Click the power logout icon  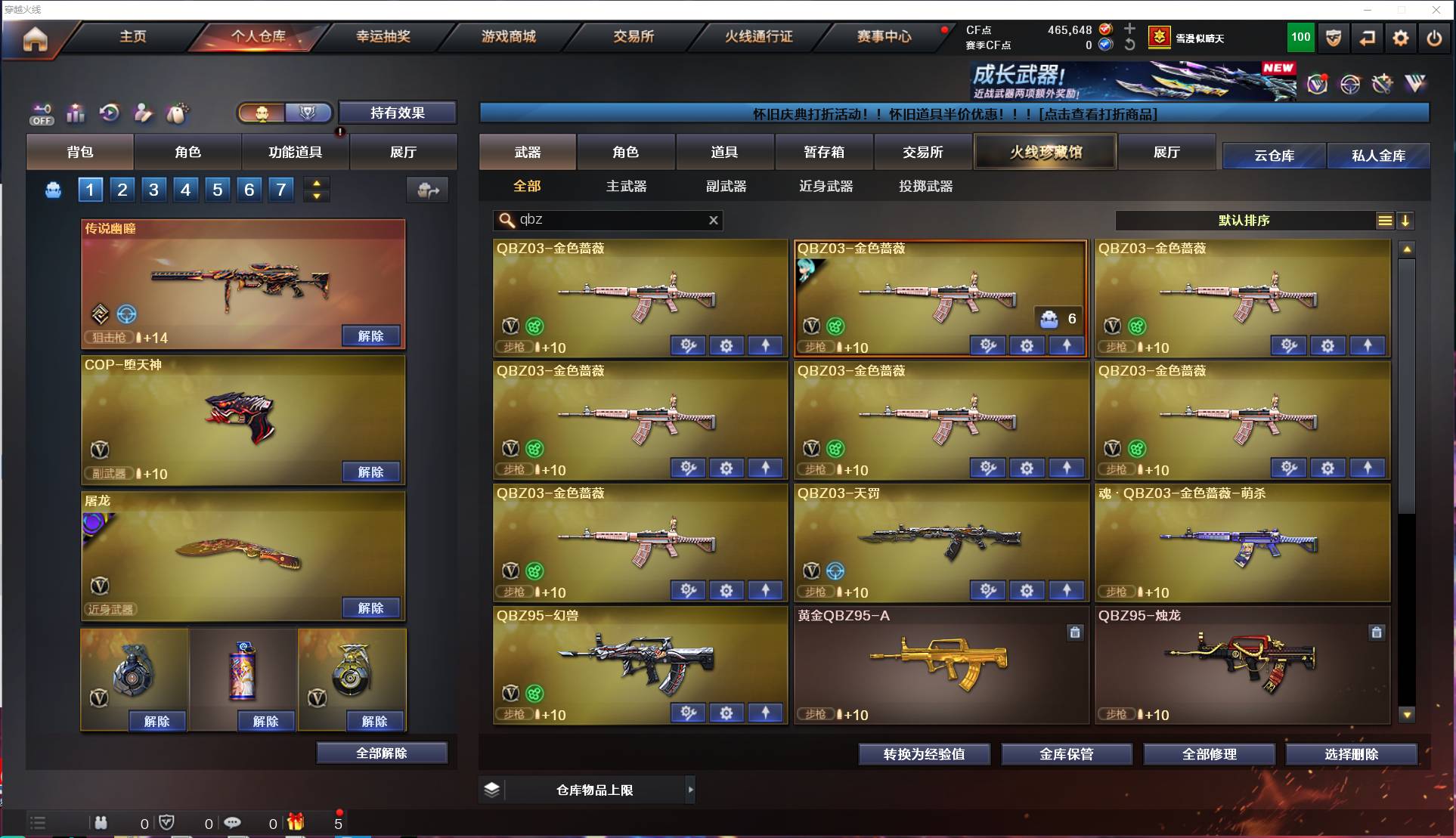click(1433, 38)
